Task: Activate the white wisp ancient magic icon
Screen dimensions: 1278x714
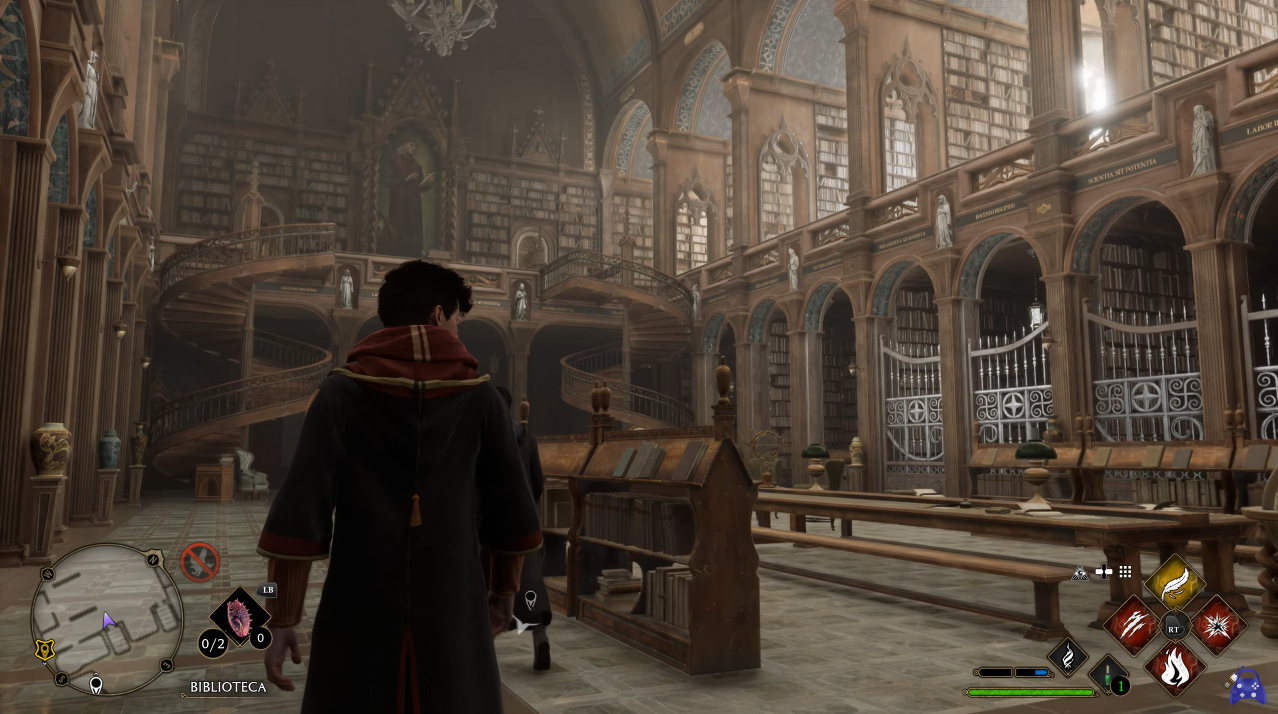Action: (x=1067, y=657)
